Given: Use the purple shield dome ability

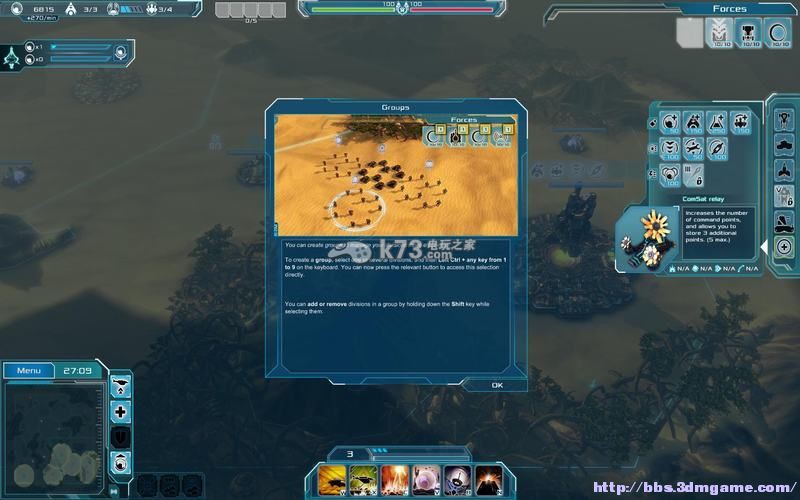Looking at the screenshot, I should click(427, 479).
